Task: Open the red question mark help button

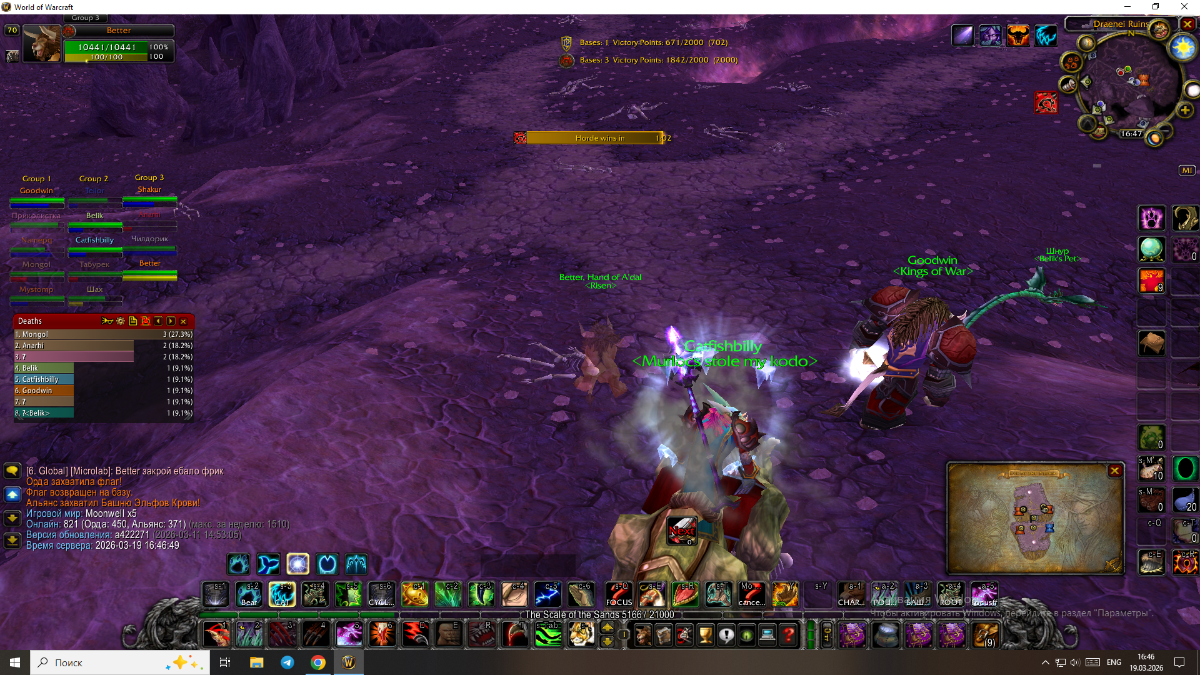Action: pyautogui.click(x=789, y=634)
